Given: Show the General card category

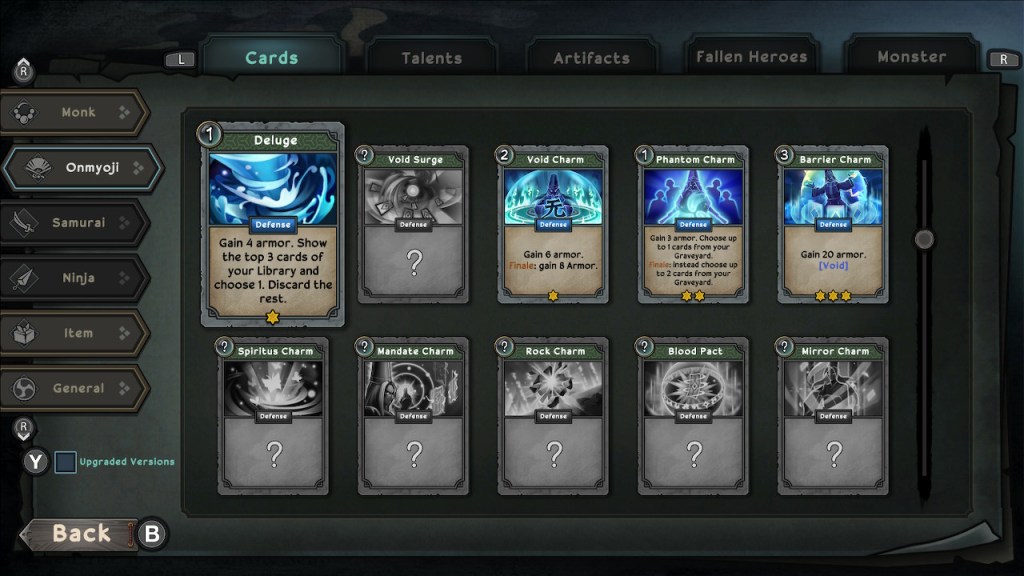Looking at the screenshot, I should pyautogui.click(x=78, y=388).
